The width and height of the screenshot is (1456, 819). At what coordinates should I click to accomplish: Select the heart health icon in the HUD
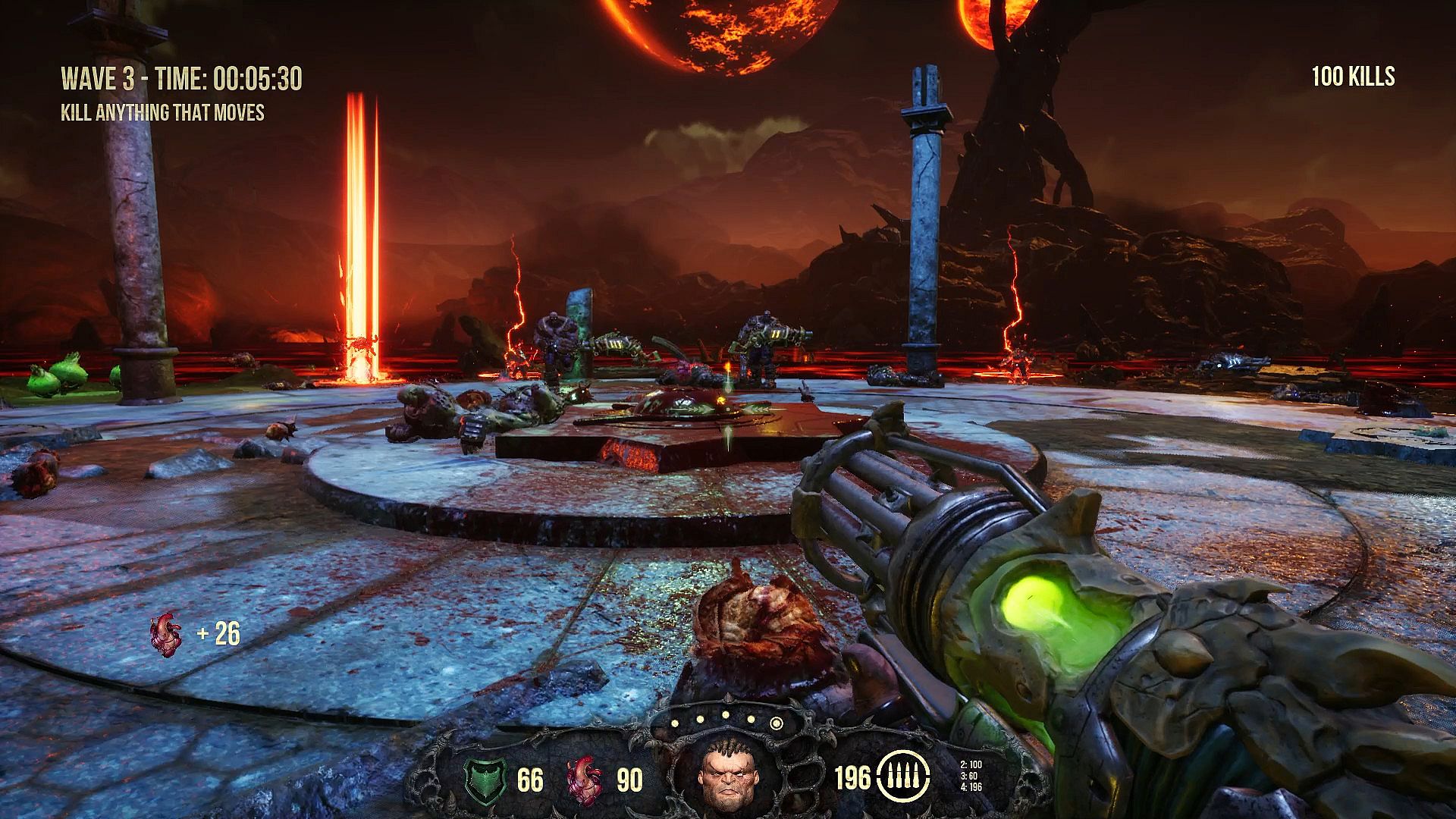click(585, 779)
